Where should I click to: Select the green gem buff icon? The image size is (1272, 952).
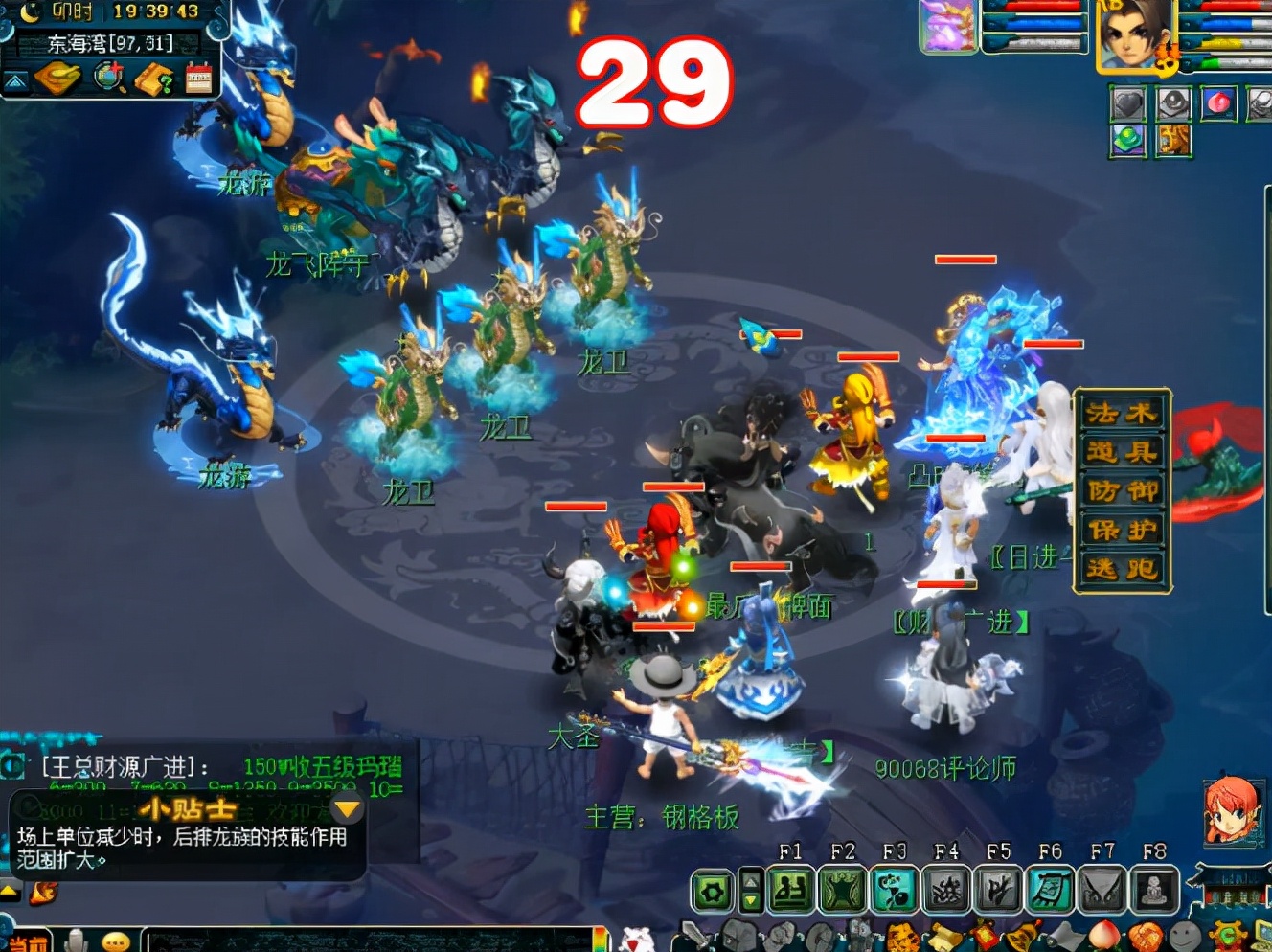pos(1128,141)
